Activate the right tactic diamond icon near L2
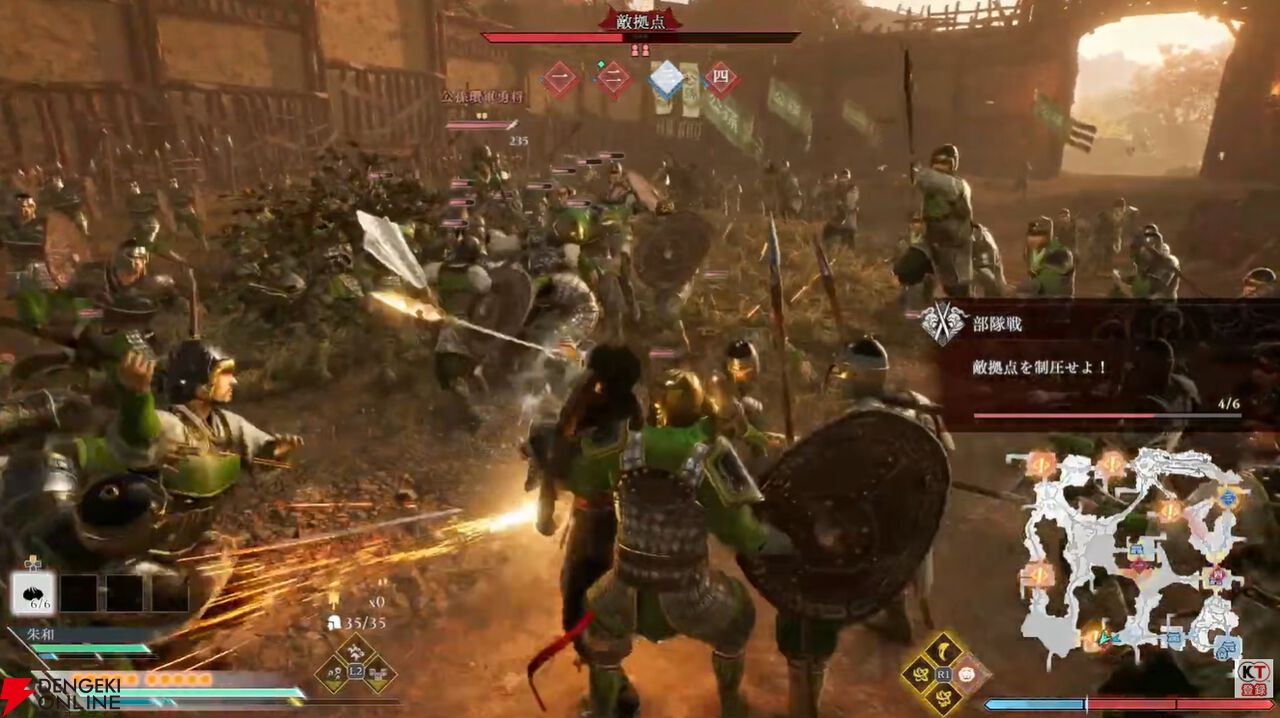Screen dimensions: 1280x718 [378, 673]
